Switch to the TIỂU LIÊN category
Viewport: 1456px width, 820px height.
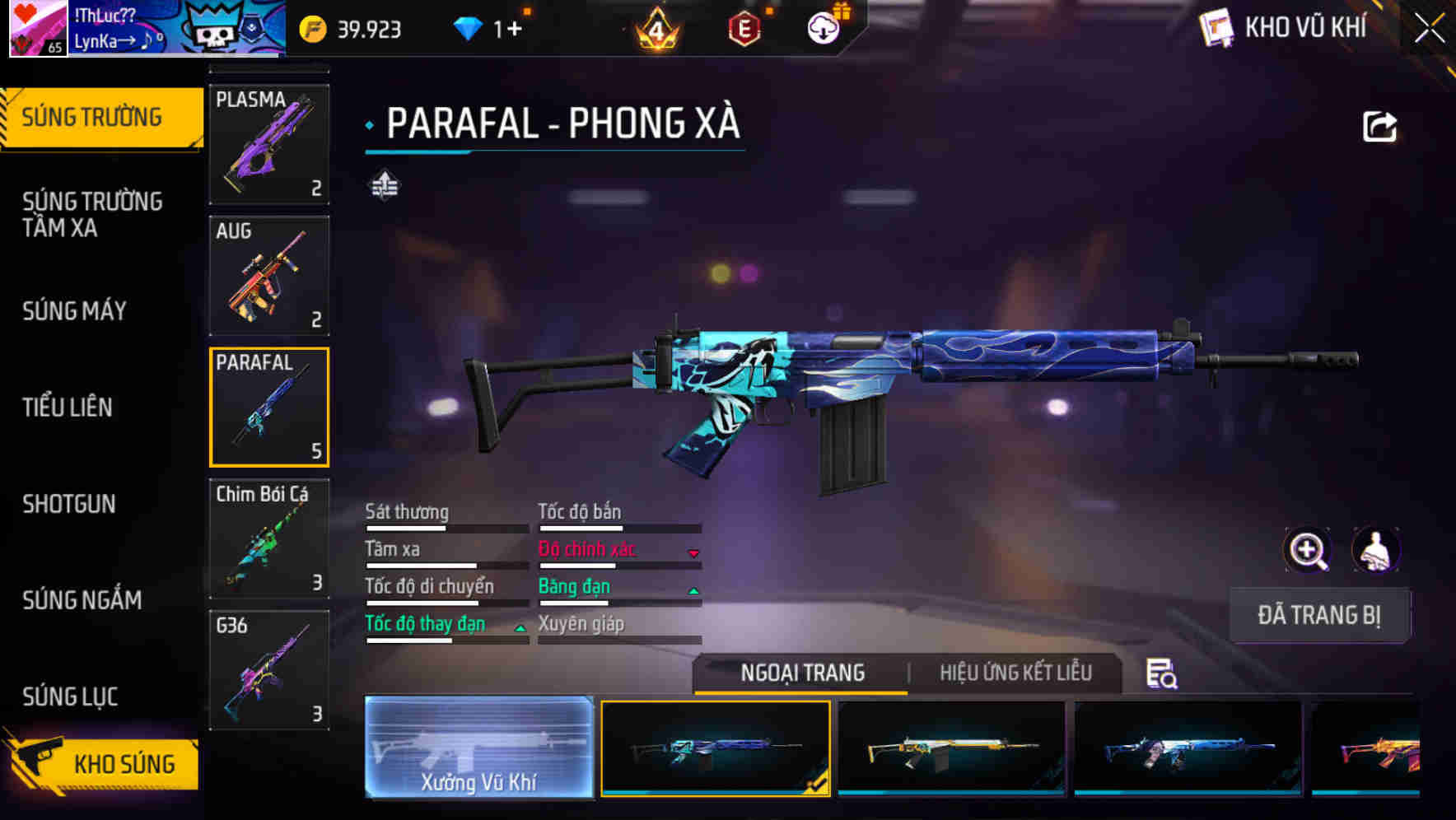pyautogui.click(x=68, y=407)
